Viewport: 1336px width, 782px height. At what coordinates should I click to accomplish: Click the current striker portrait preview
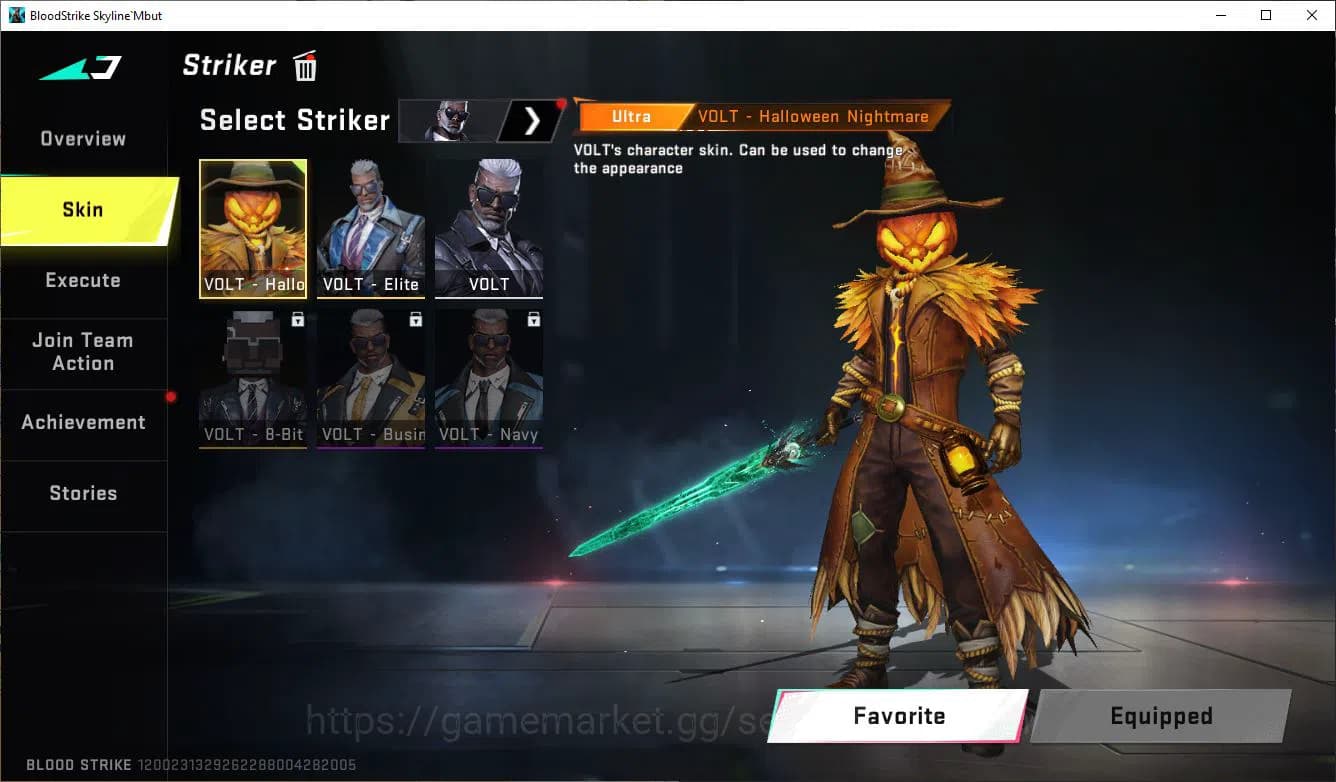pyautogui.click(x=449, y=120)
